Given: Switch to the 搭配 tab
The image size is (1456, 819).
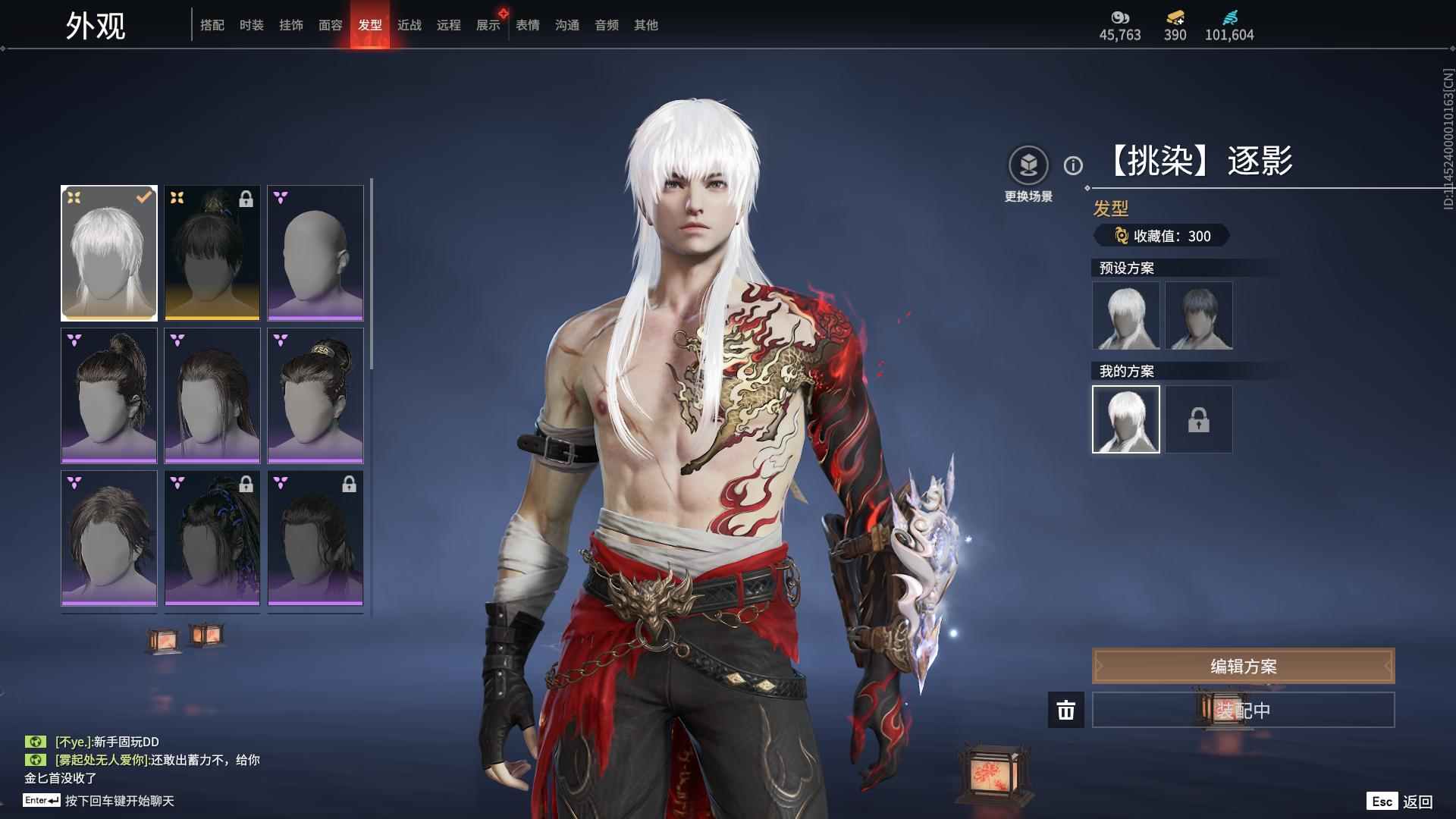Looking at the screenshot, I should pyautogui.click(x=212, y=25).
